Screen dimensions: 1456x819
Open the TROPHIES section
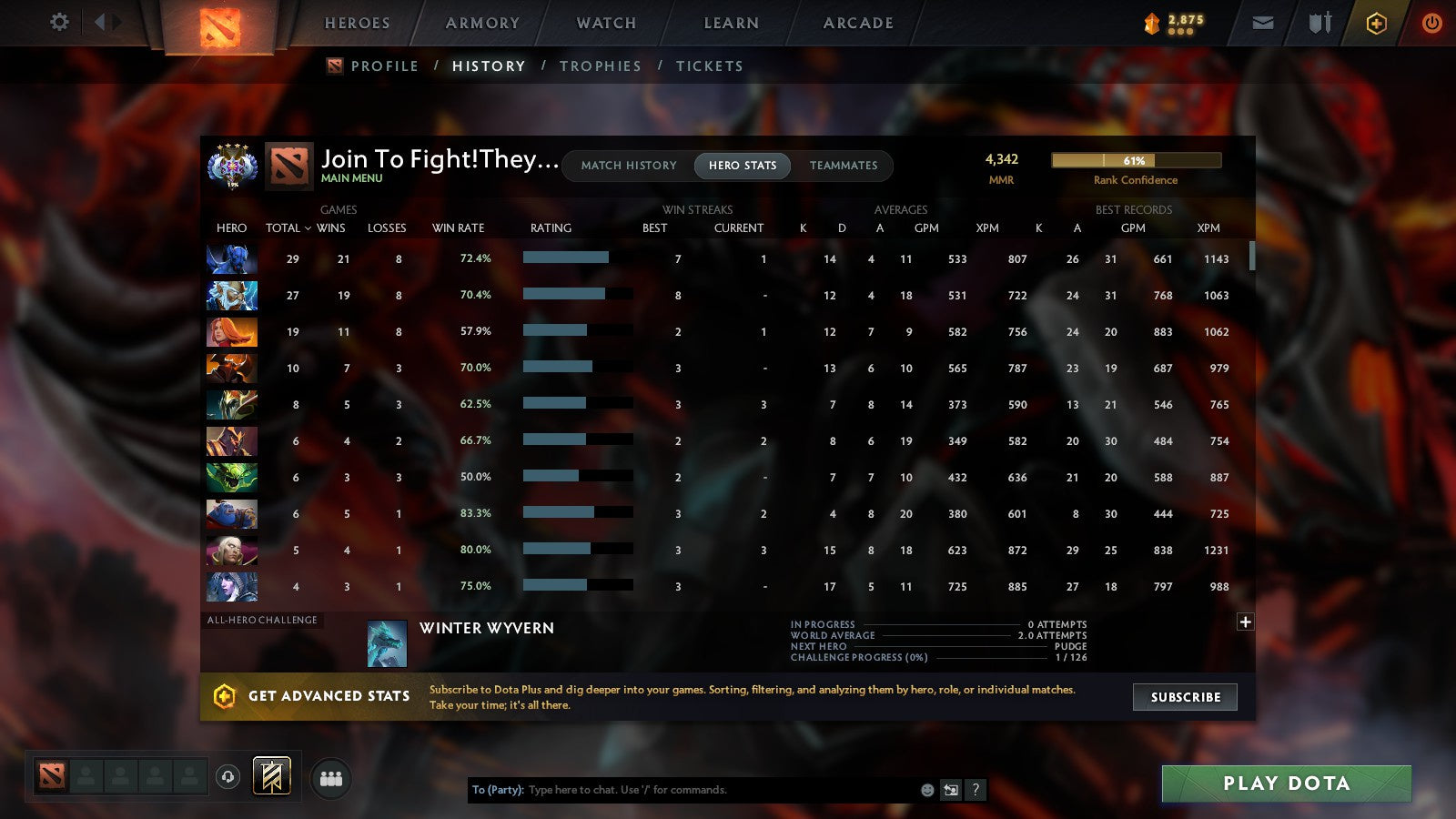click(601, 66)
